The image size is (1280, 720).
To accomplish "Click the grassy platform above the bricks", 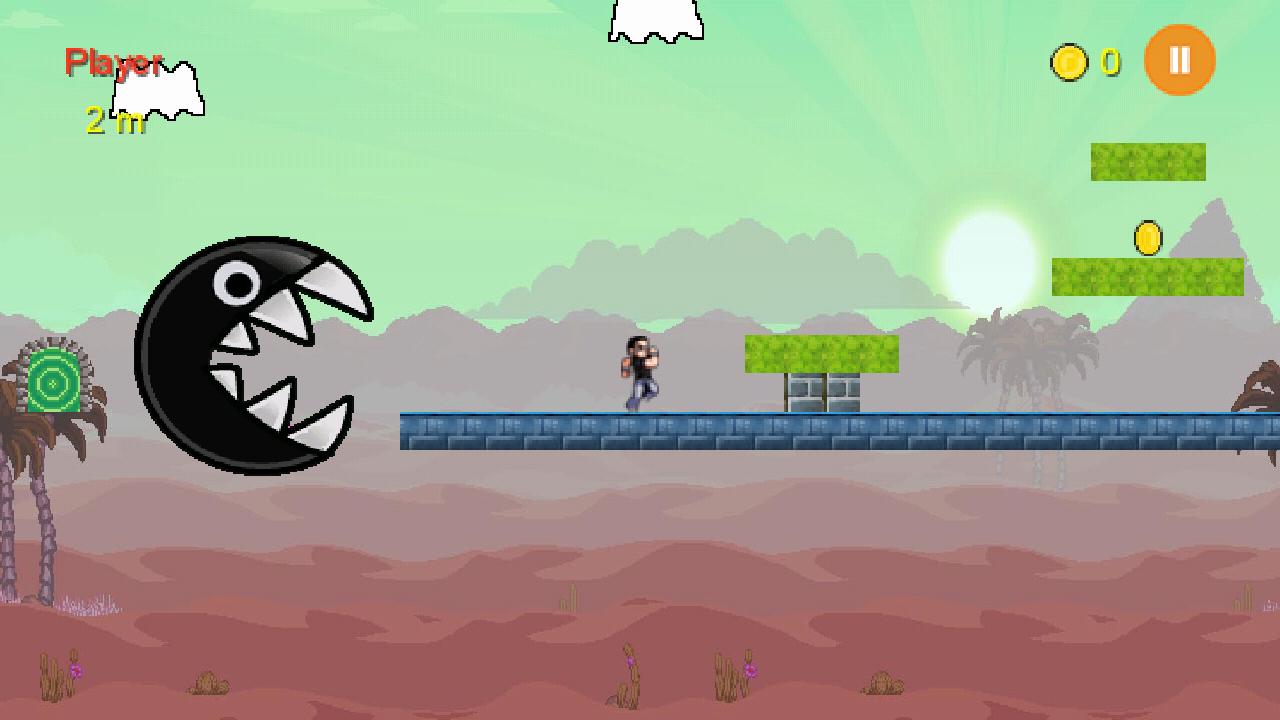I will (820, 352).
